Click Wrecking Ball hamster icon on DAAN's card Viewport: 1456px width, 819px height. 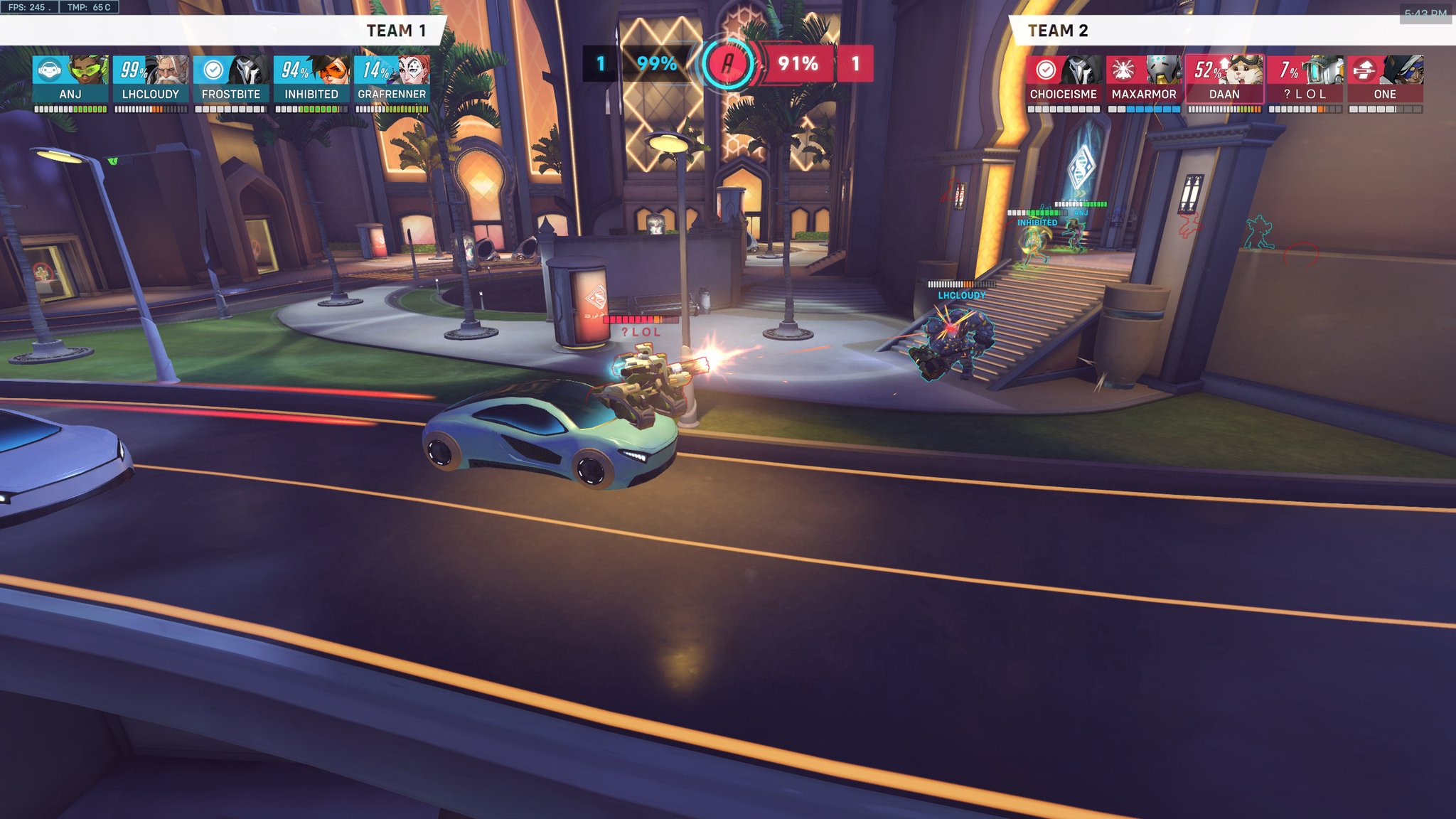click(x=1241, y=71)
